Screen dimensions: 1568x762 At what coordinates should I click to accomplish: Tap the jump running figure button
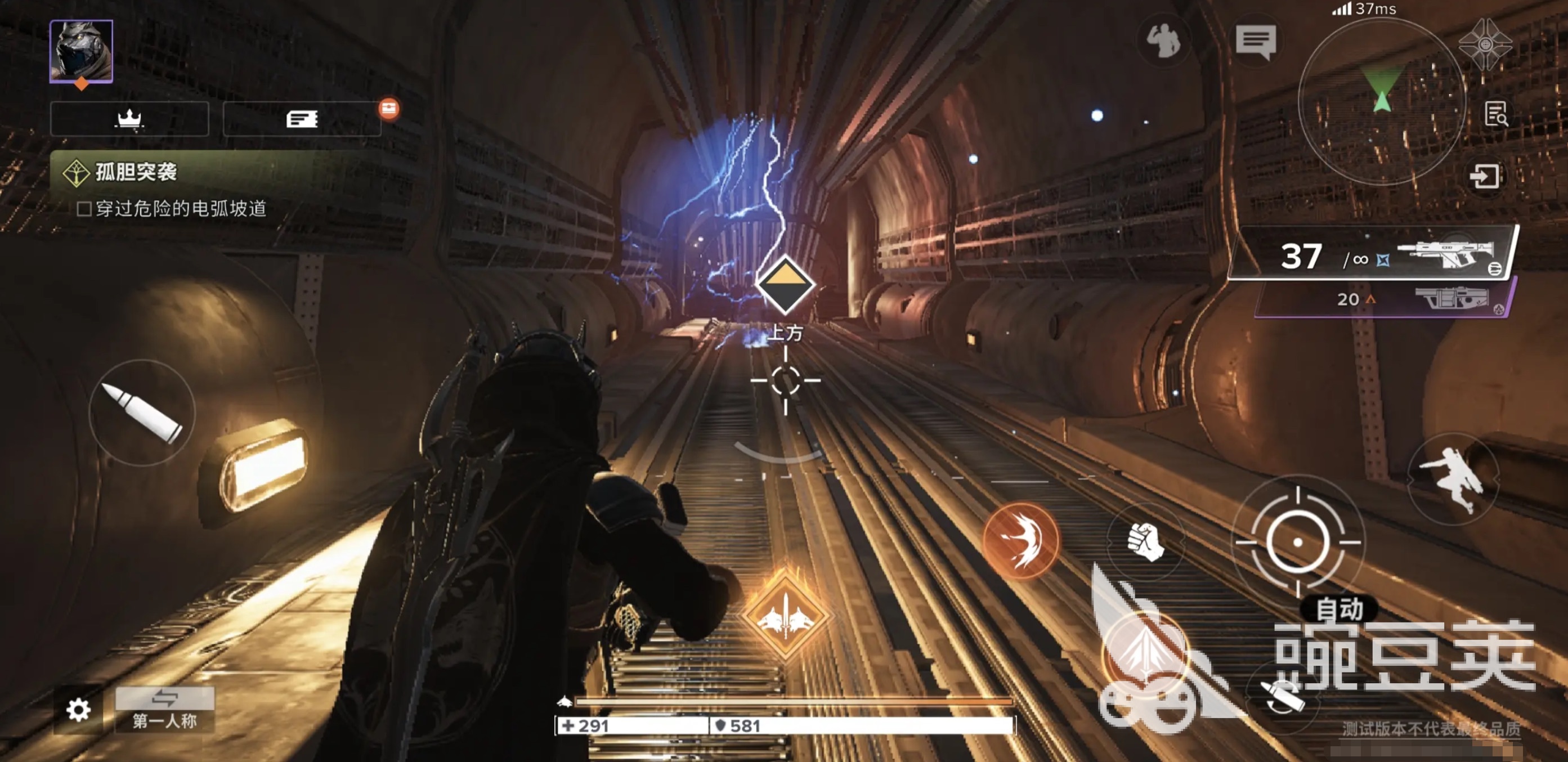pos(1453,478)
